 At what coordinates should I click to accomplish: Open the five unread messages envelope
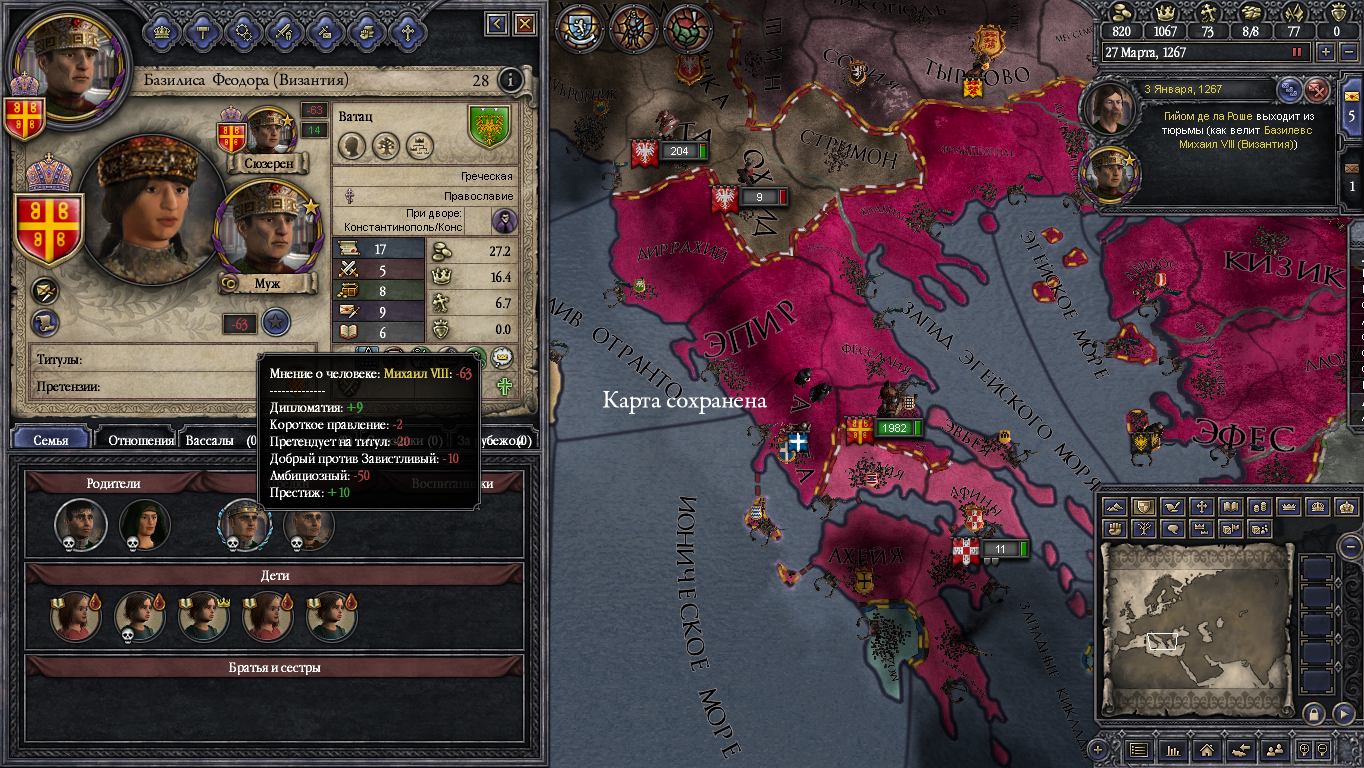[1352, 105]
